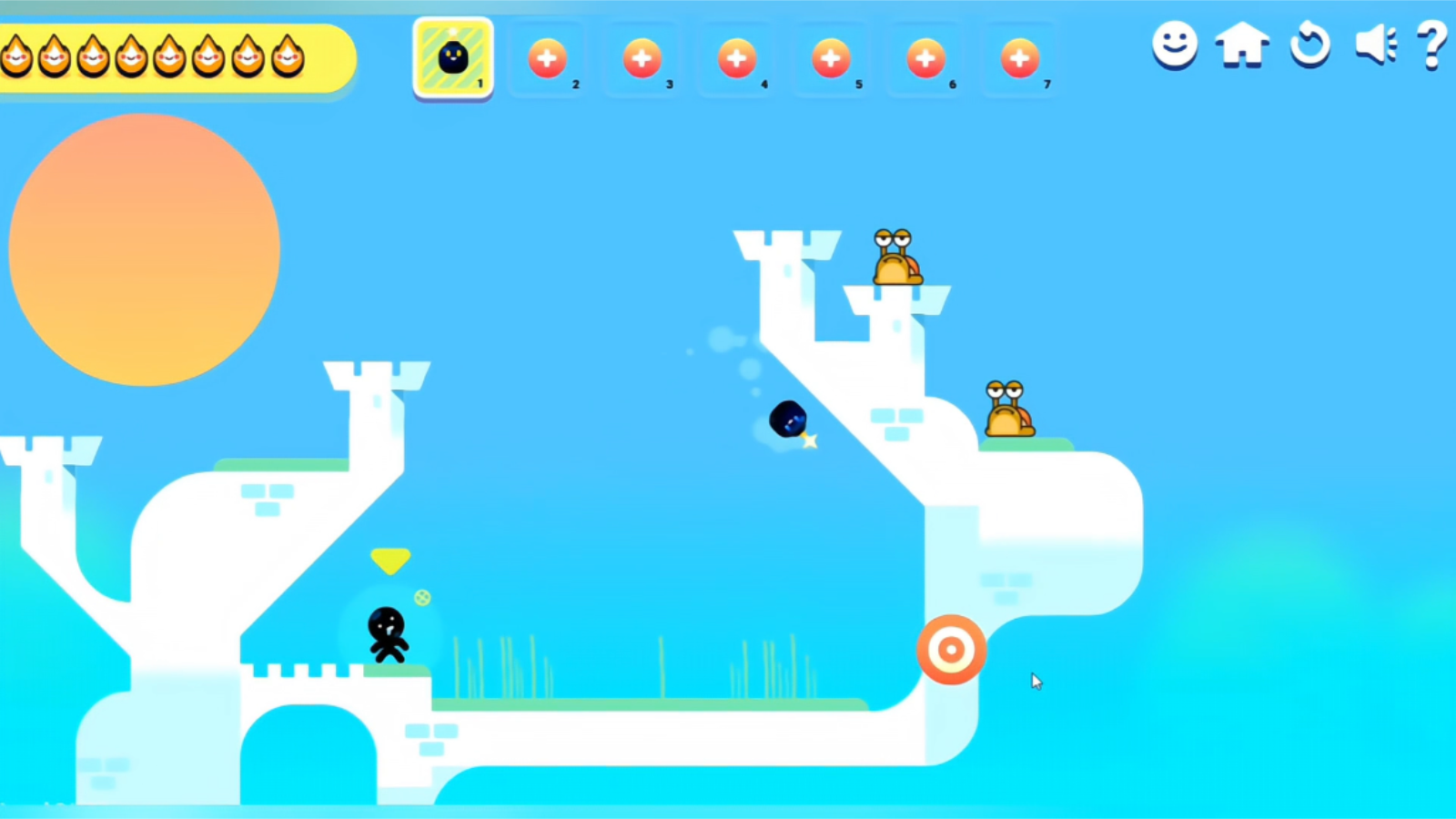
Task: Select the level 4 locked slot
Action: click(x=736, y=56)
